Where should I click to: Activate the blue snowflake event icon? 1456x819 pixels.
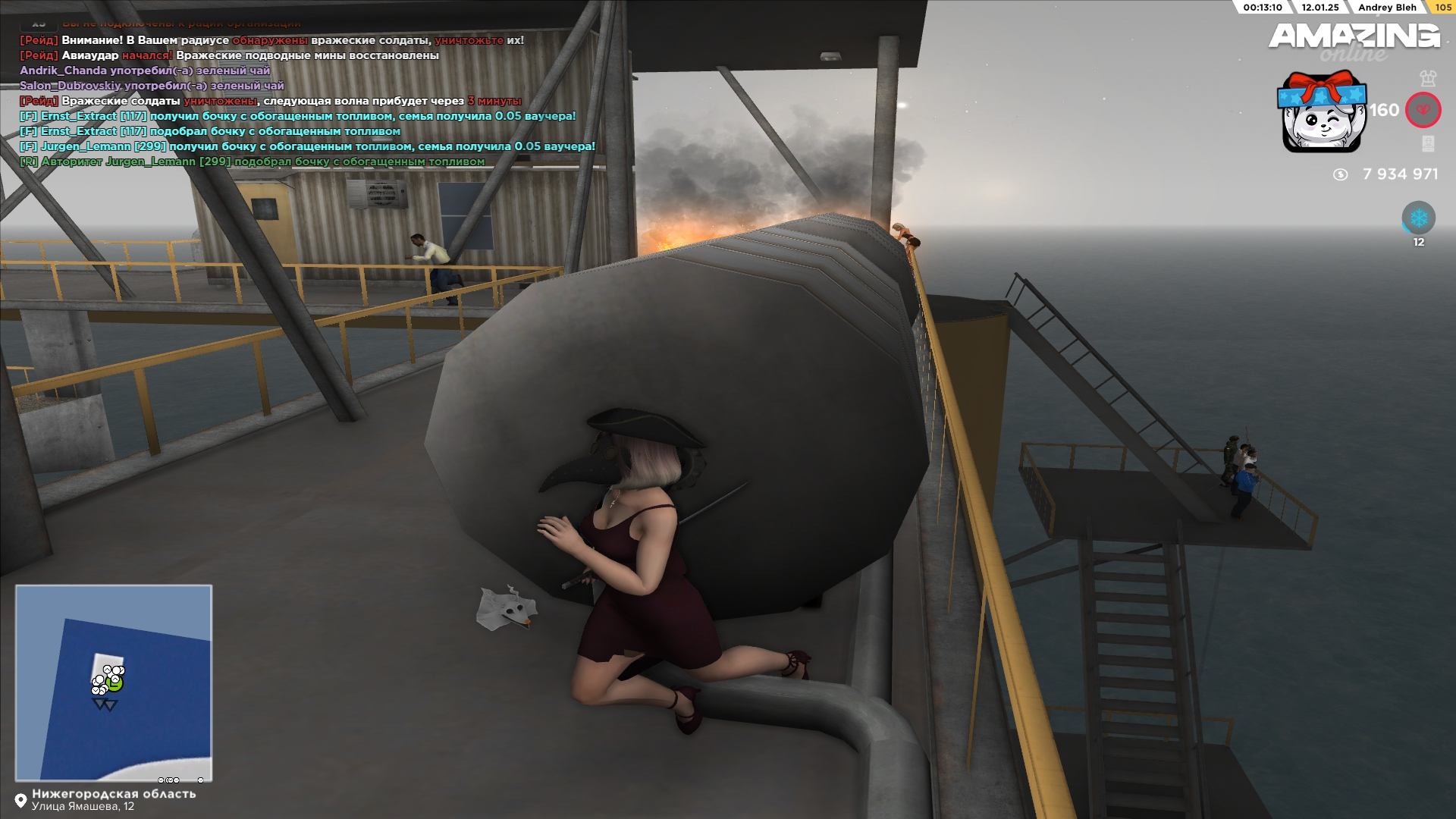1418,218
